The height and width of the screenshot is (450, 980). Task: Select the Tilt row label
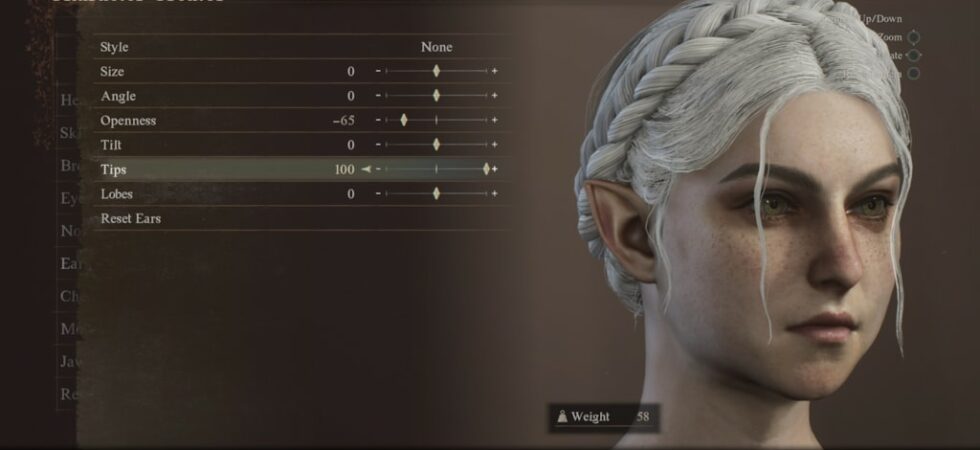[x=111, y=145]
